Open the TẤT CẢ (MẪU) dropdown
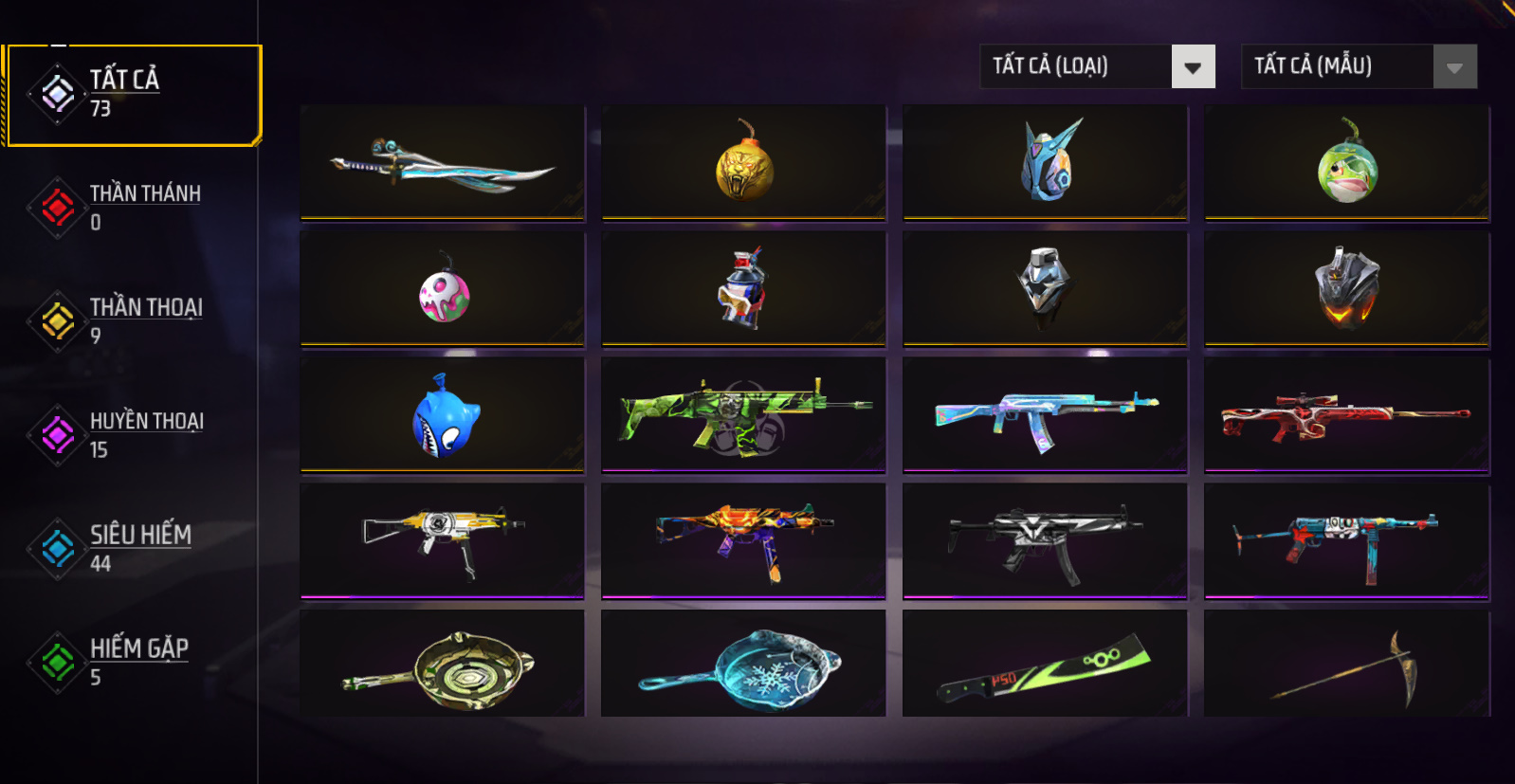This screenshot has width=1515, height=784. point(1359,66)
